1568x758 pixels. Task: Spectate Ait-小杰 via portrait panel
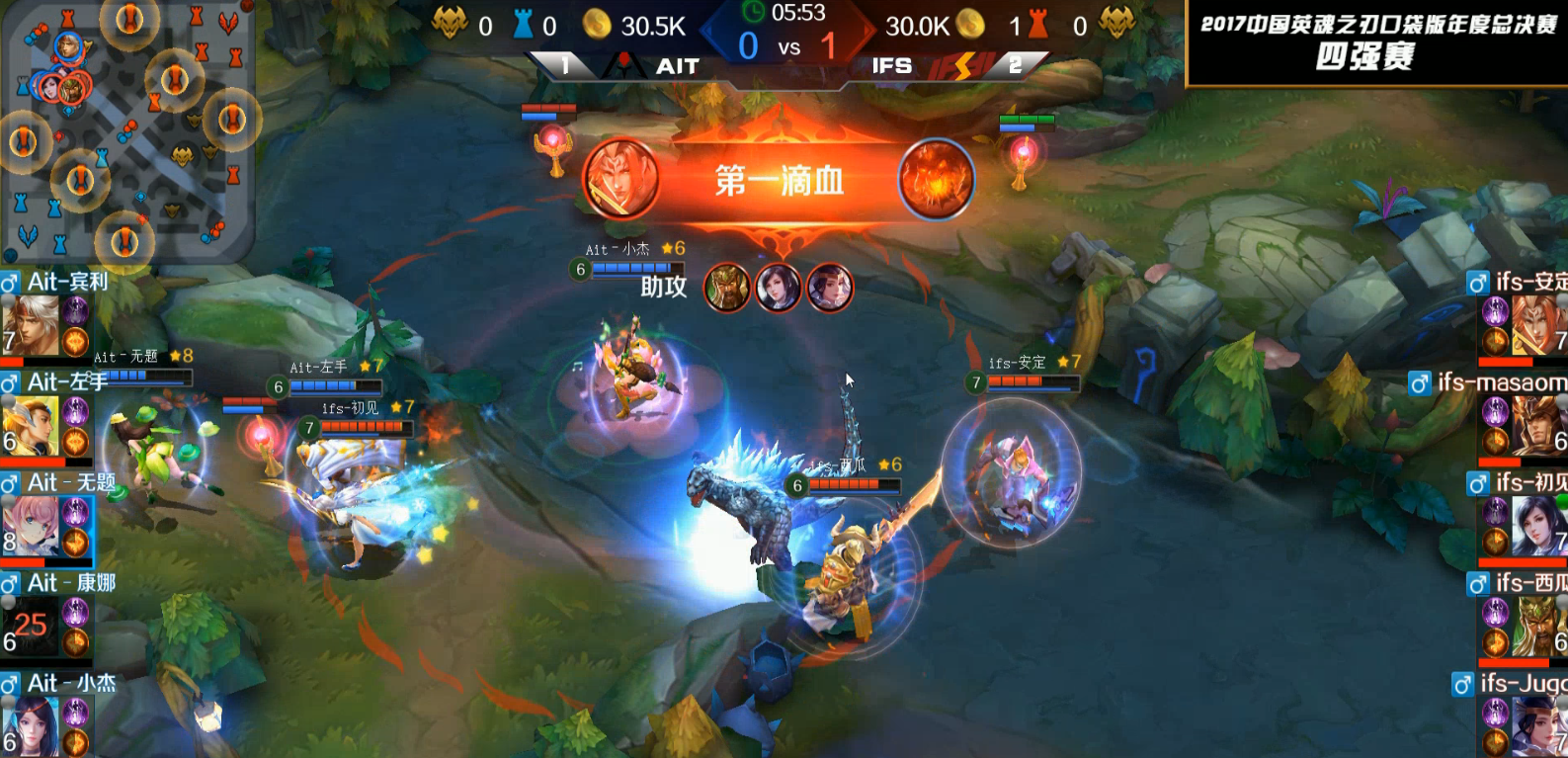pyautogui.click(x=33, y=726)
